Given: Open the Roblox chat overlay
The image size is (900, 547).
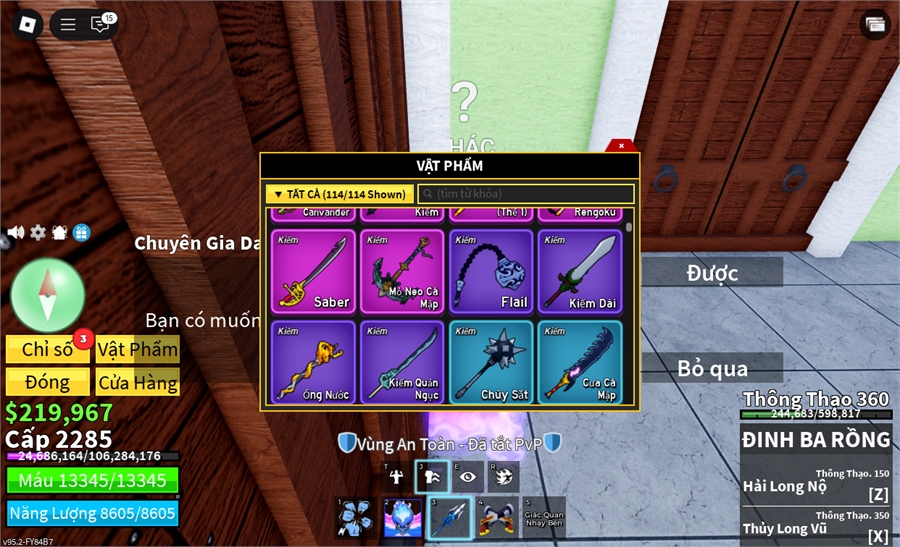Looking at the screenshot, I should tap(100, 24).
